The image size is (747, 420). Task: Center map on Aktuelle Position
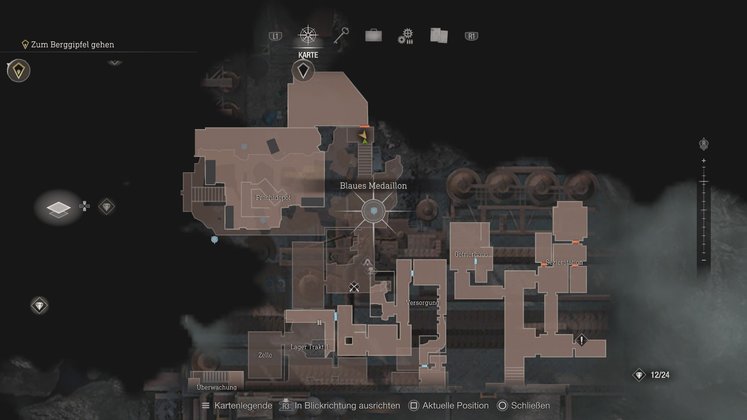point(424,406)
